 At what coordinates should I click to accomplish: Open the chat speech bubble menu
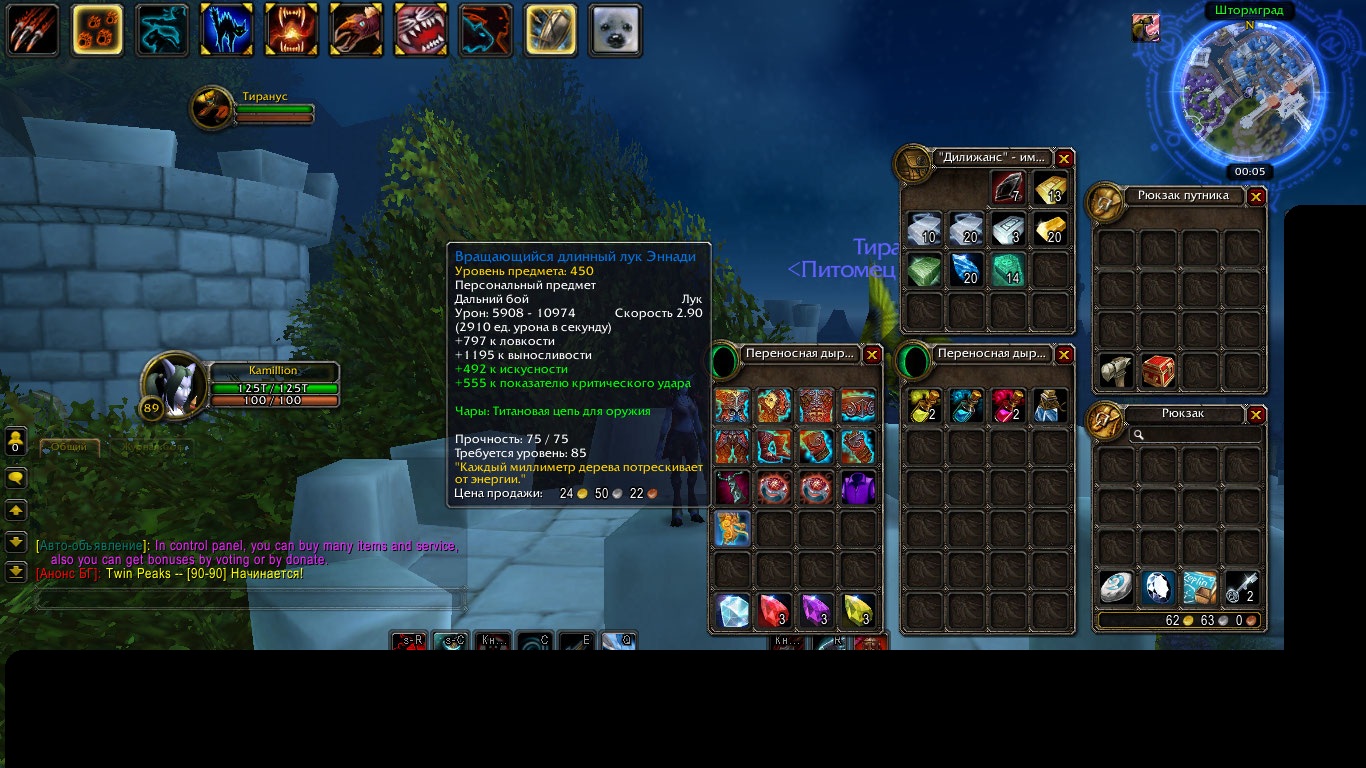pyautogui.click(x=16, y=478)
